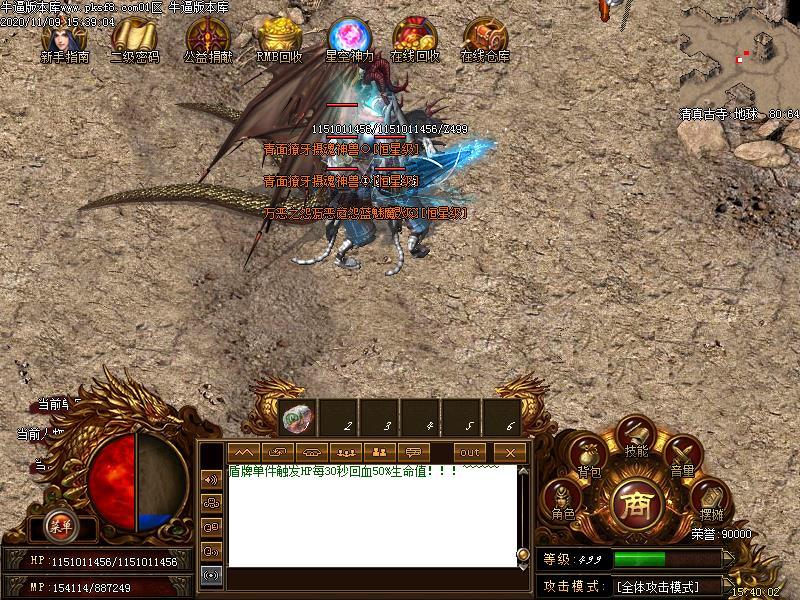The width and height of the screenshot is (800, 600).
Task: Open the 新手指南 beginner guide
Action: 64,40
